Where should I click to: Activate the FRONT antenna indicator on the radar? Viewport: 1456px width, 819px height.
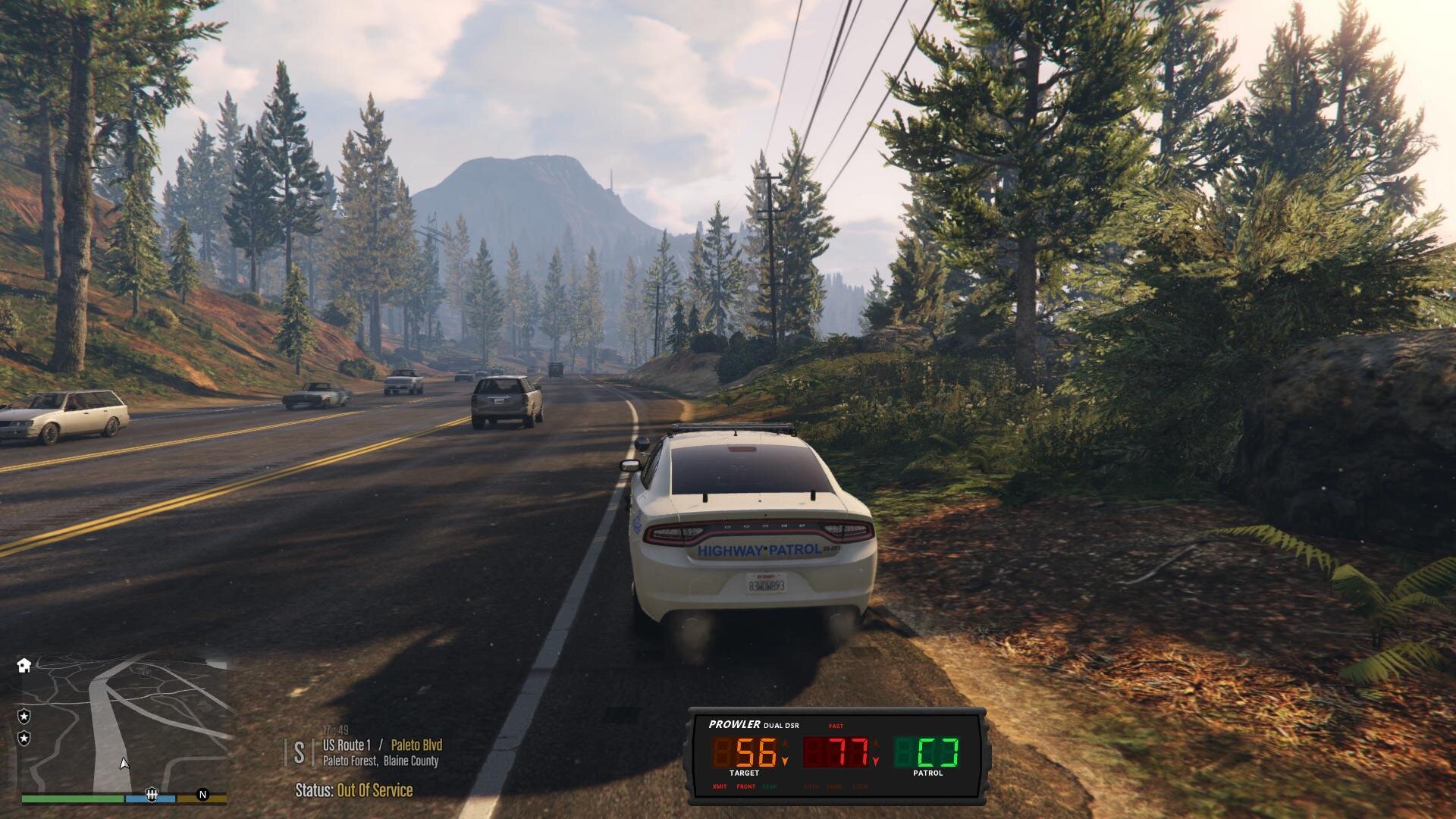pos(745,786)
